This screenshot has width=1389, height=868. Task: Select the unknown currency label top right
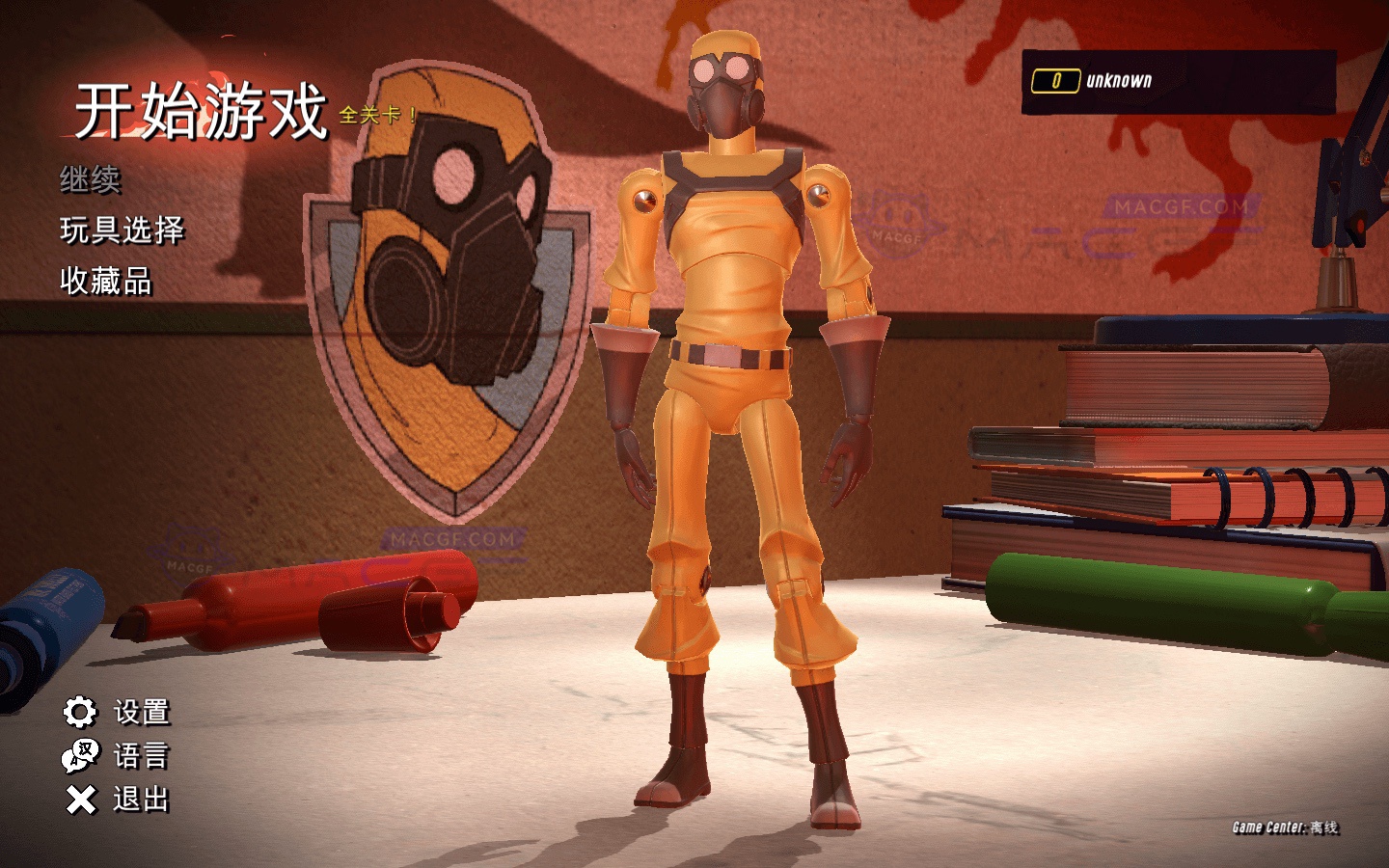tap(1118, 82)
